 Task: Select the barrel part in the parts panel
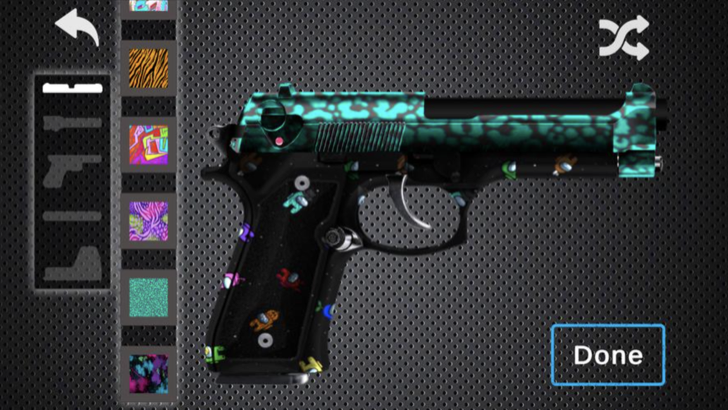tap(72, 215)
